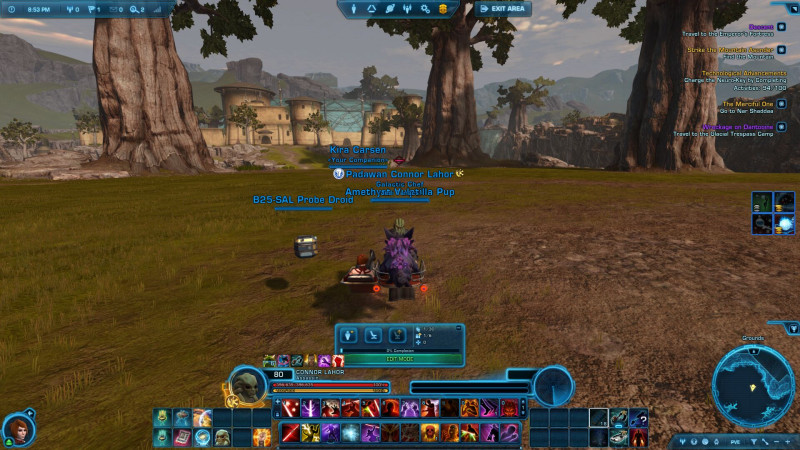800x450 pixels.
Task: Open the group finder icon in top bar
Action: click(408, 9)
